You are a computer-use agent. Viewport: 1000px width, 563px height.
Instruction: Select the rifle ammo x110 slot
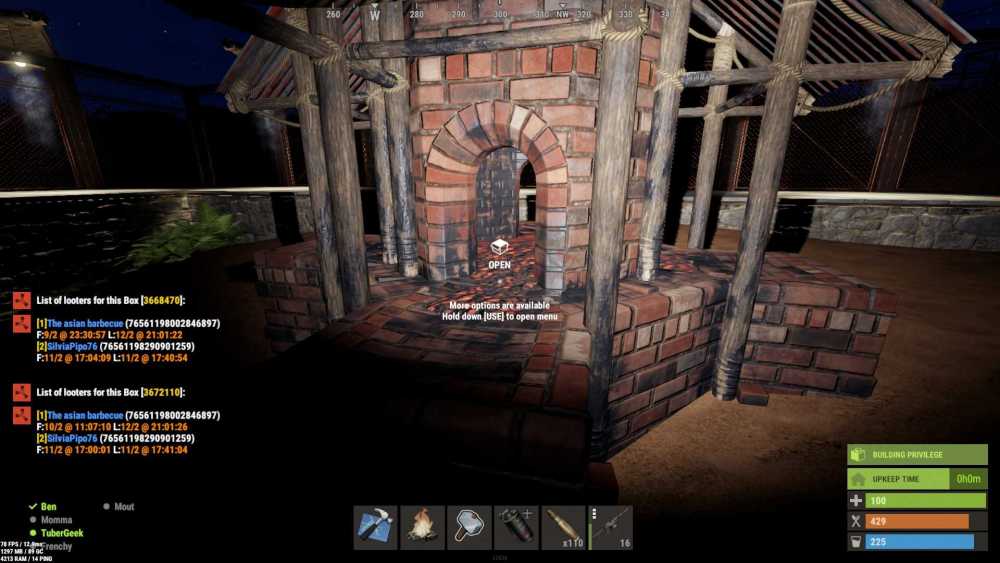(563, 527)
